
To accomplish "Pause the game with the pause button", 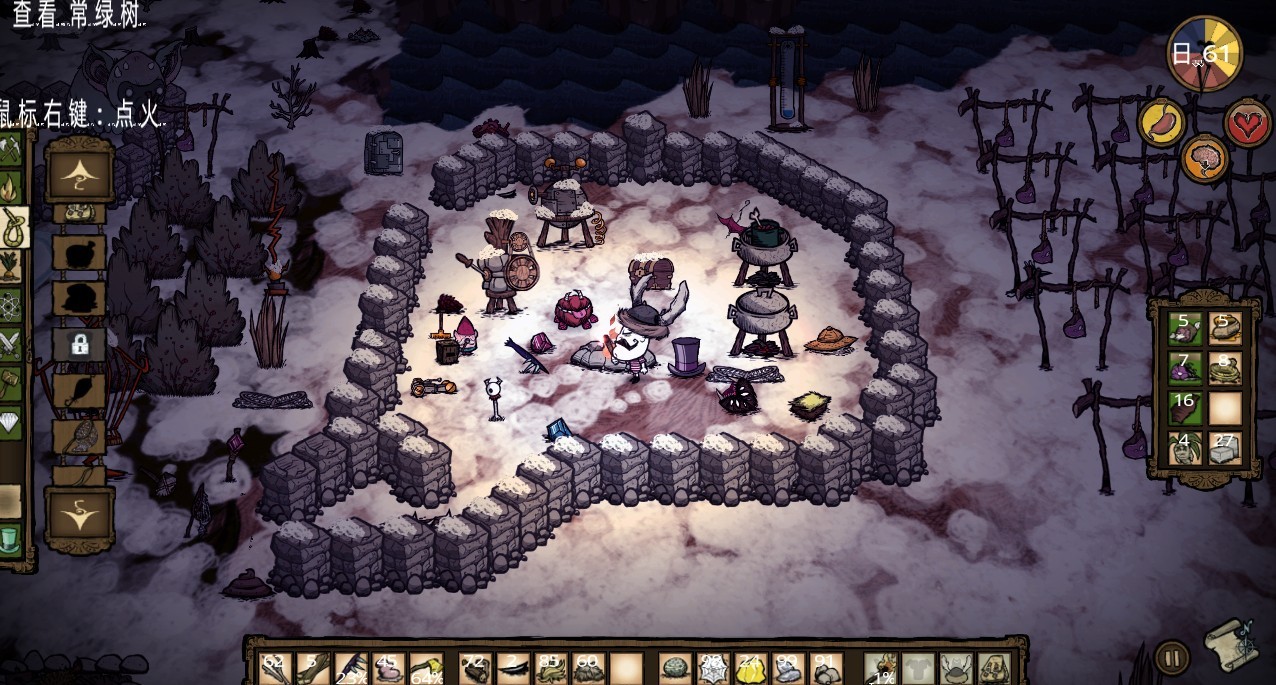I will tap(1171, 658).
